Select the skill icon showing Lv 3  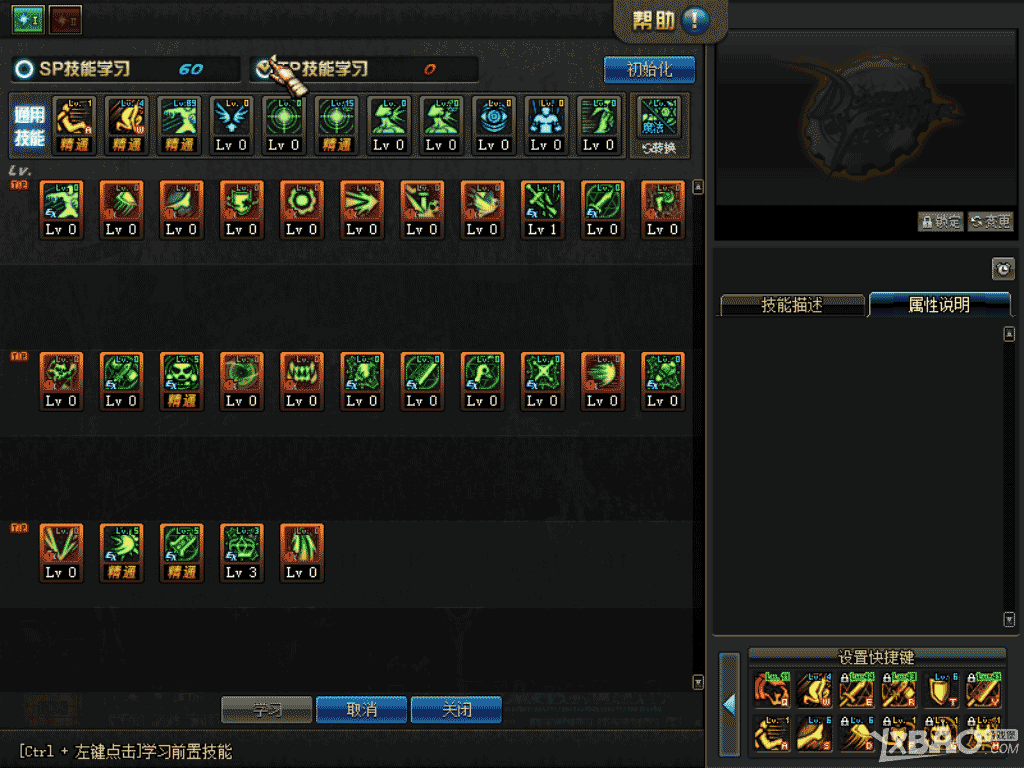241,552
